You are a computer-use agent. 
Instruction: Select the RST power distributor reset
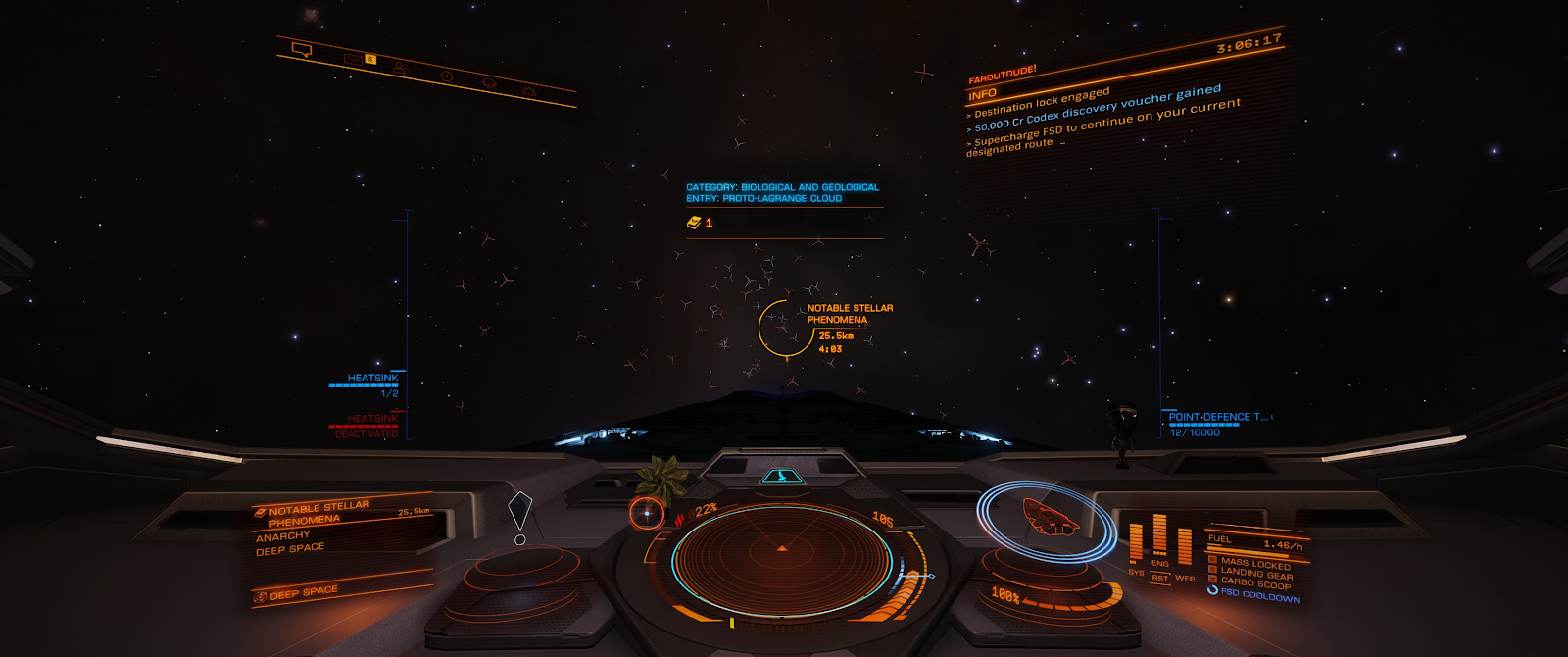(x=1160, y=578)
